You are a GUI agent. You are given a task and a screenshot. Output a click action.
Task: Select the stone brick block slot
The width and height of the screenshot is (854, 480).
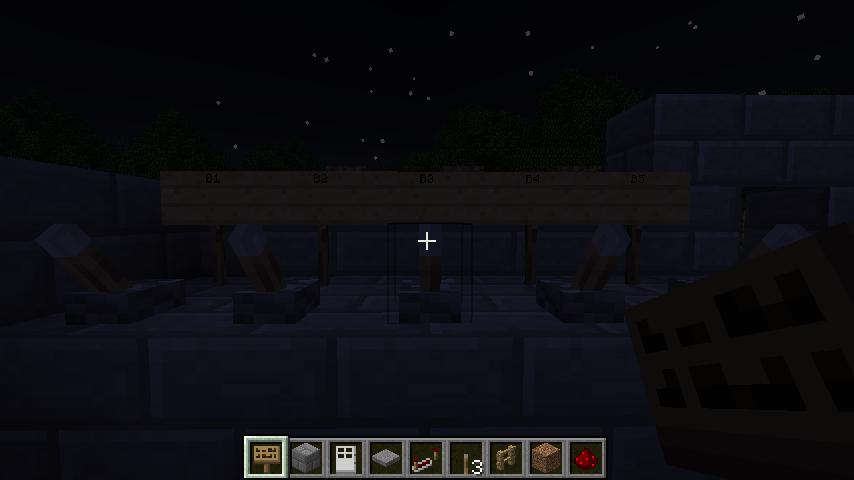point(306,458)
